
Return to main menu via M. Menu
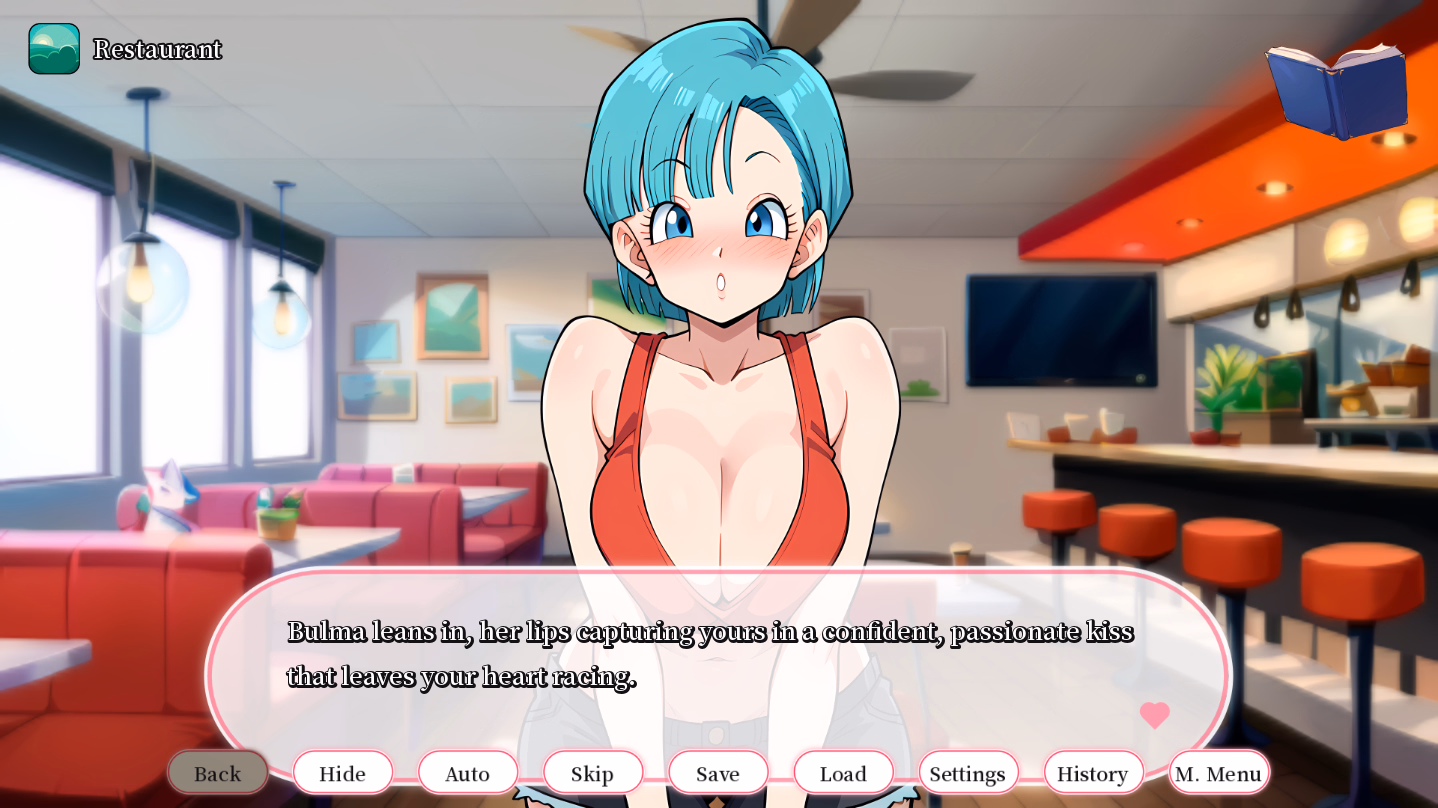[1218, 773]
